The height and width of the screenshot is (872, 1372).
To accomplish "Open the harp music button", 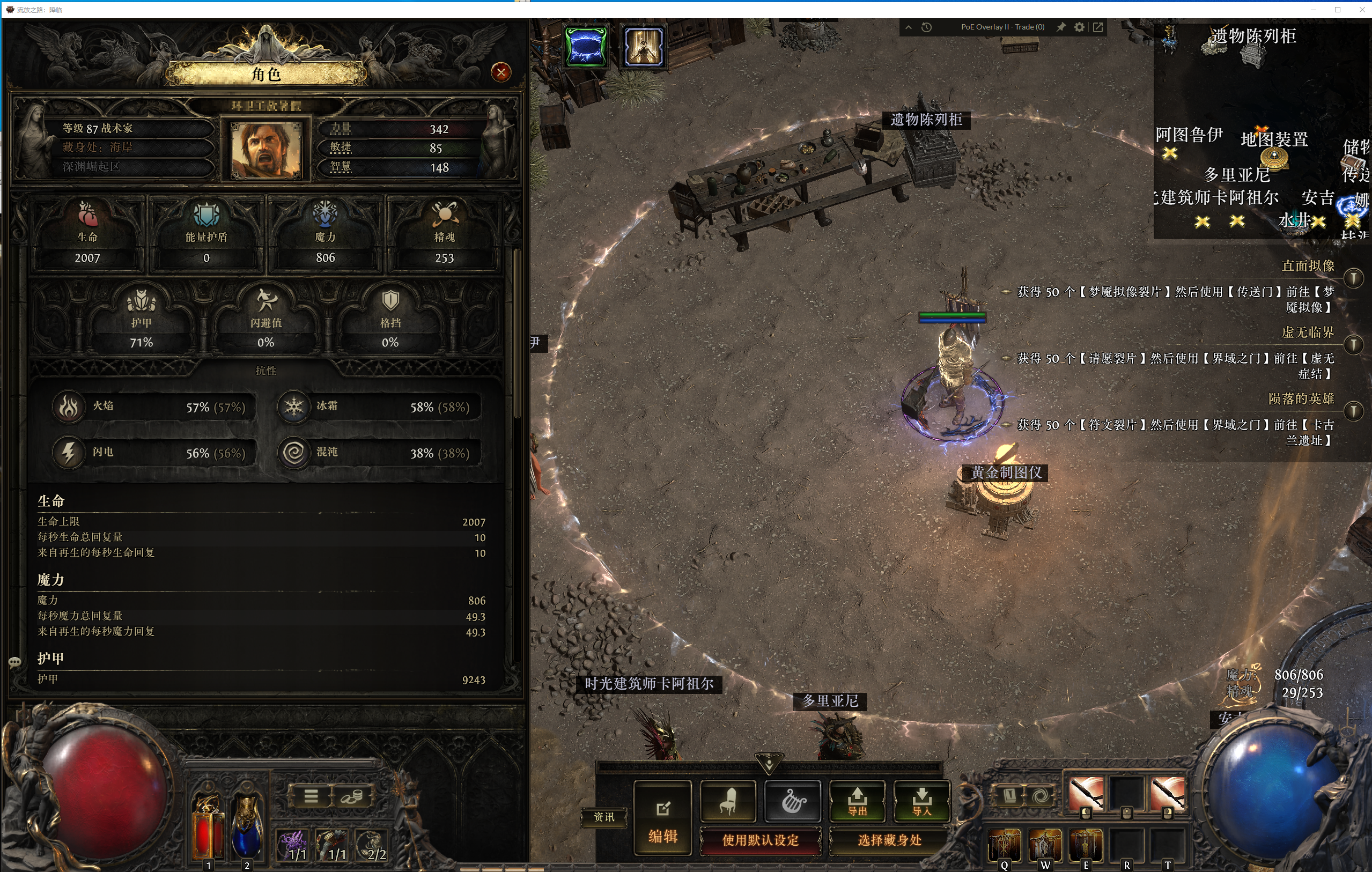I will click(x=793, y=801).
